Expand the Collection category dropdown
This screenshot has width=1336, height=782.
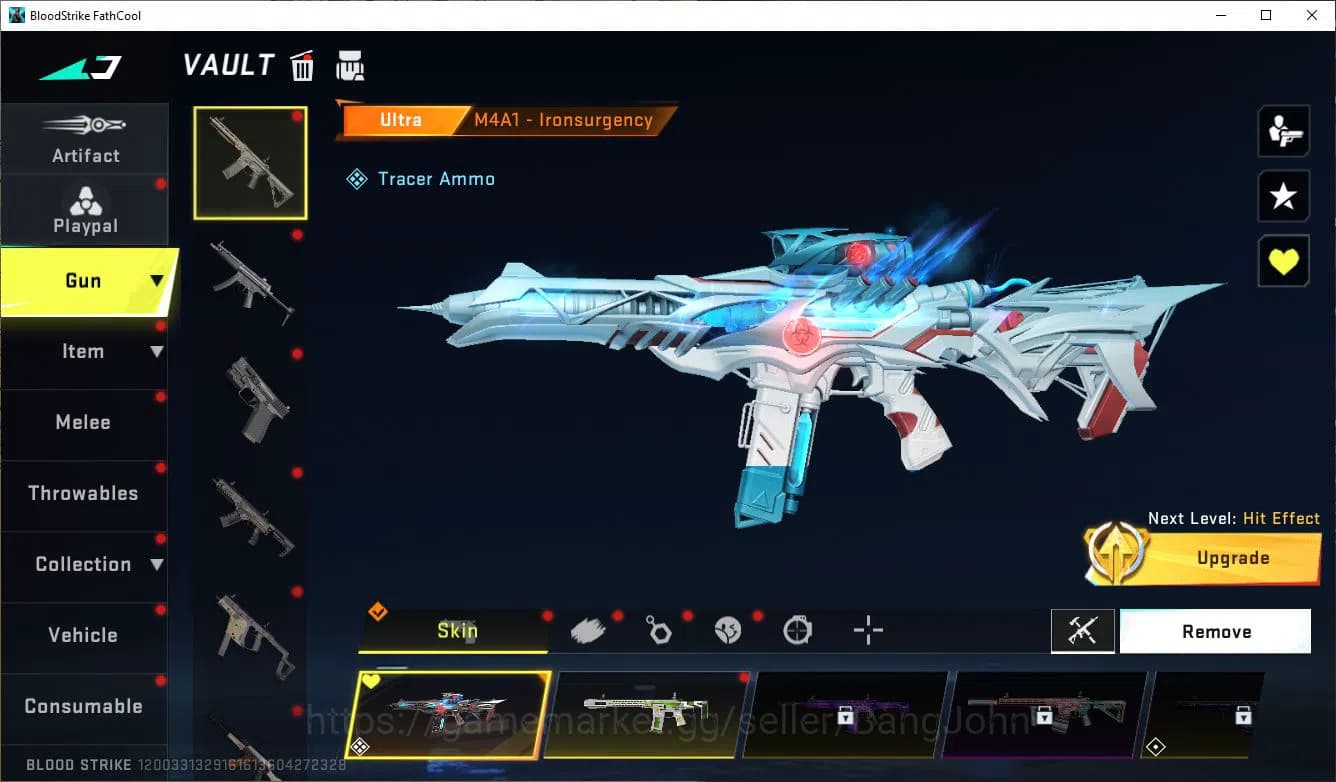157,564
